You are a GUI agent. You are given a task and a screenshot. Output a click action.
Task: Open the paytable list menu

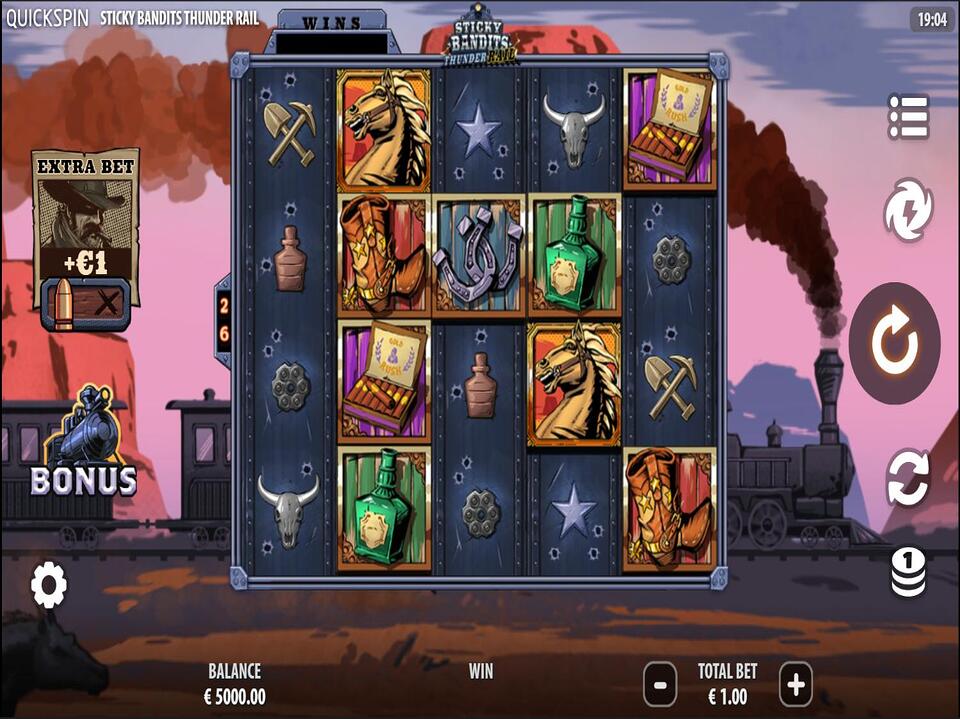(x=908, y=117)
